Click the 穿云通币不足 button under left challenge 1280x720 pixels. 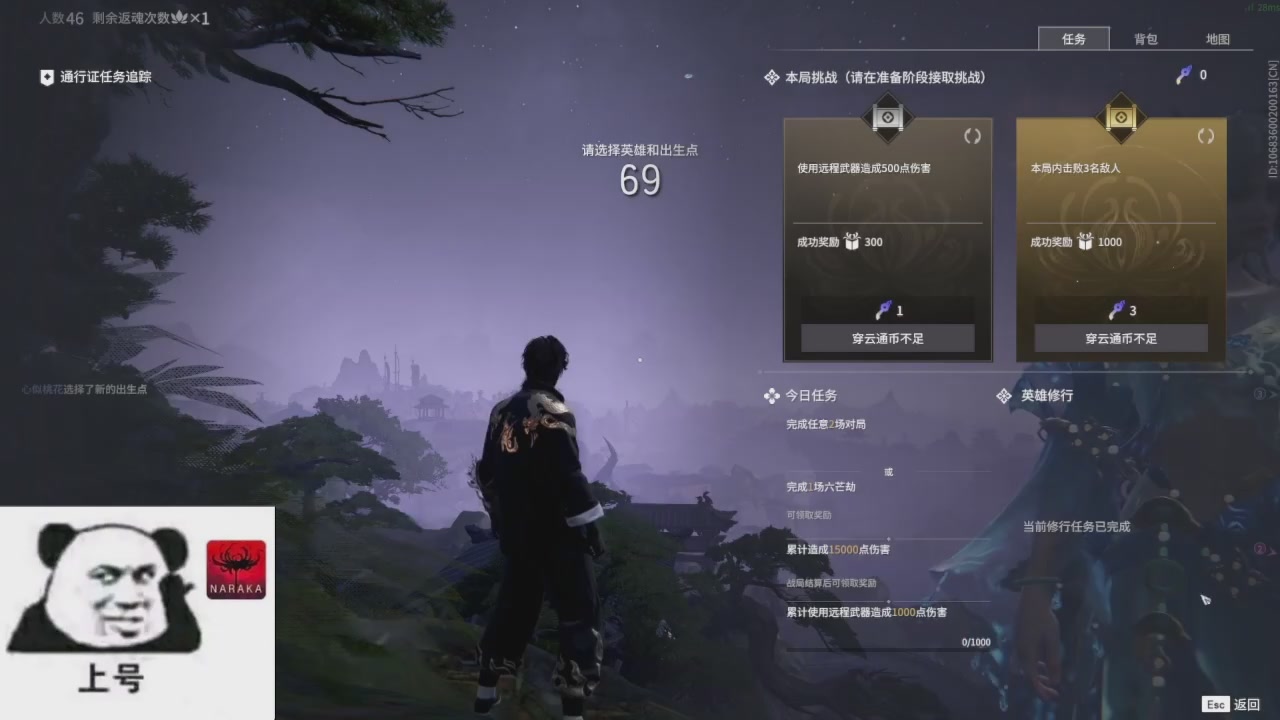[888, 338]
